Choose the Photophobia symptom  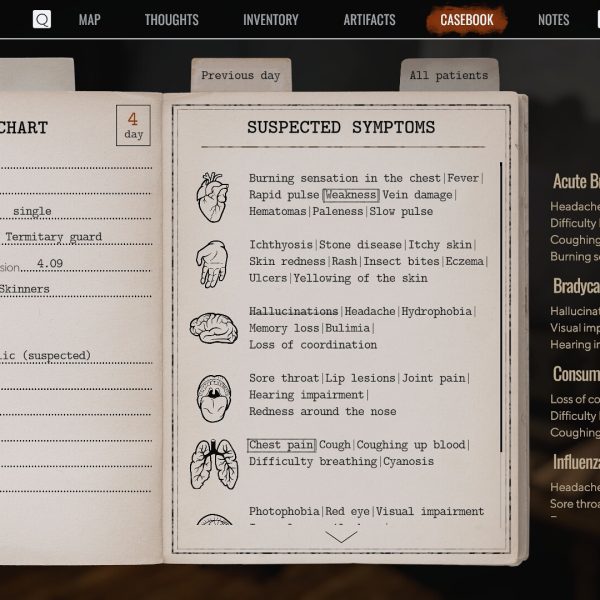point(284,512)
